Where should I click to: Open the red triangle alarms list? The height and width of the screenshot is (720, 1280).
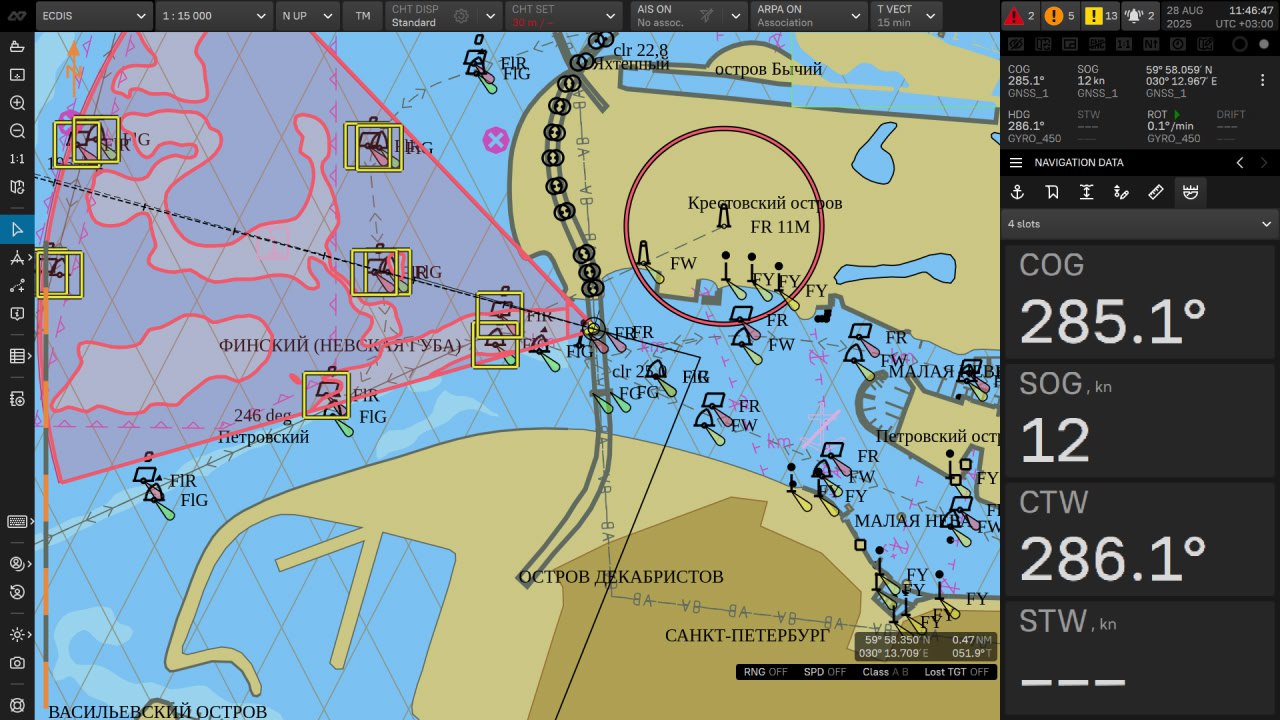coord(1019,16)
